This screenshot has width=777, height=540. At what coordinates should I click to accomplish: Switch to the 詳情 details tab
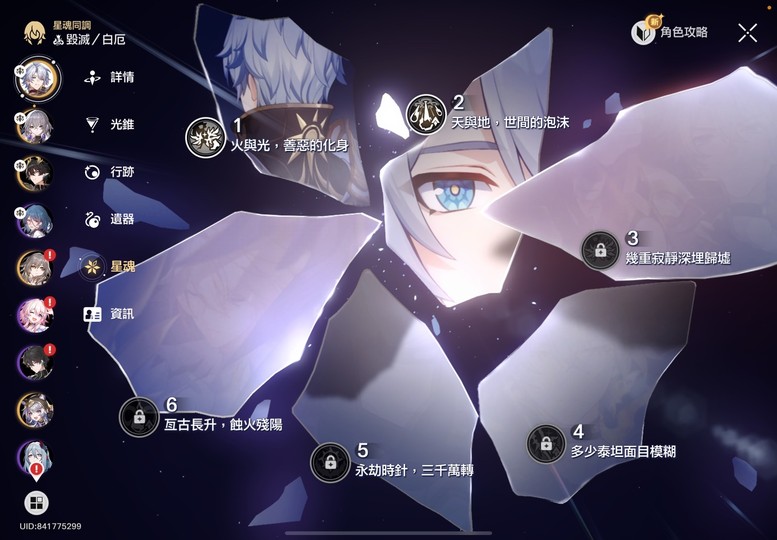click(x=110, y=77)
